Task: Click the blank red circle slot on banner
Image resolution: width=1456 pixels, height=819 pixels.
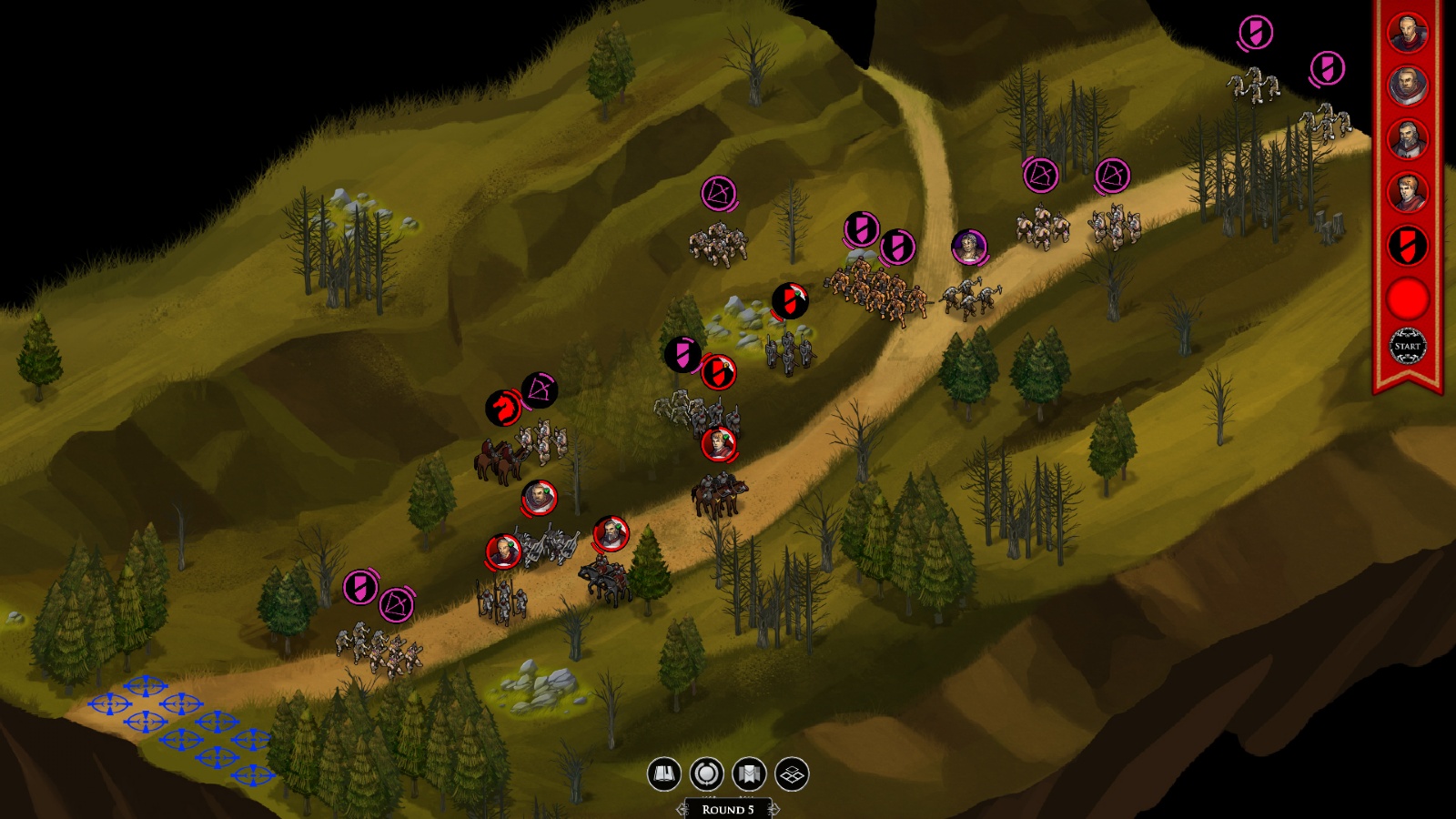Action: (1407, 298)
